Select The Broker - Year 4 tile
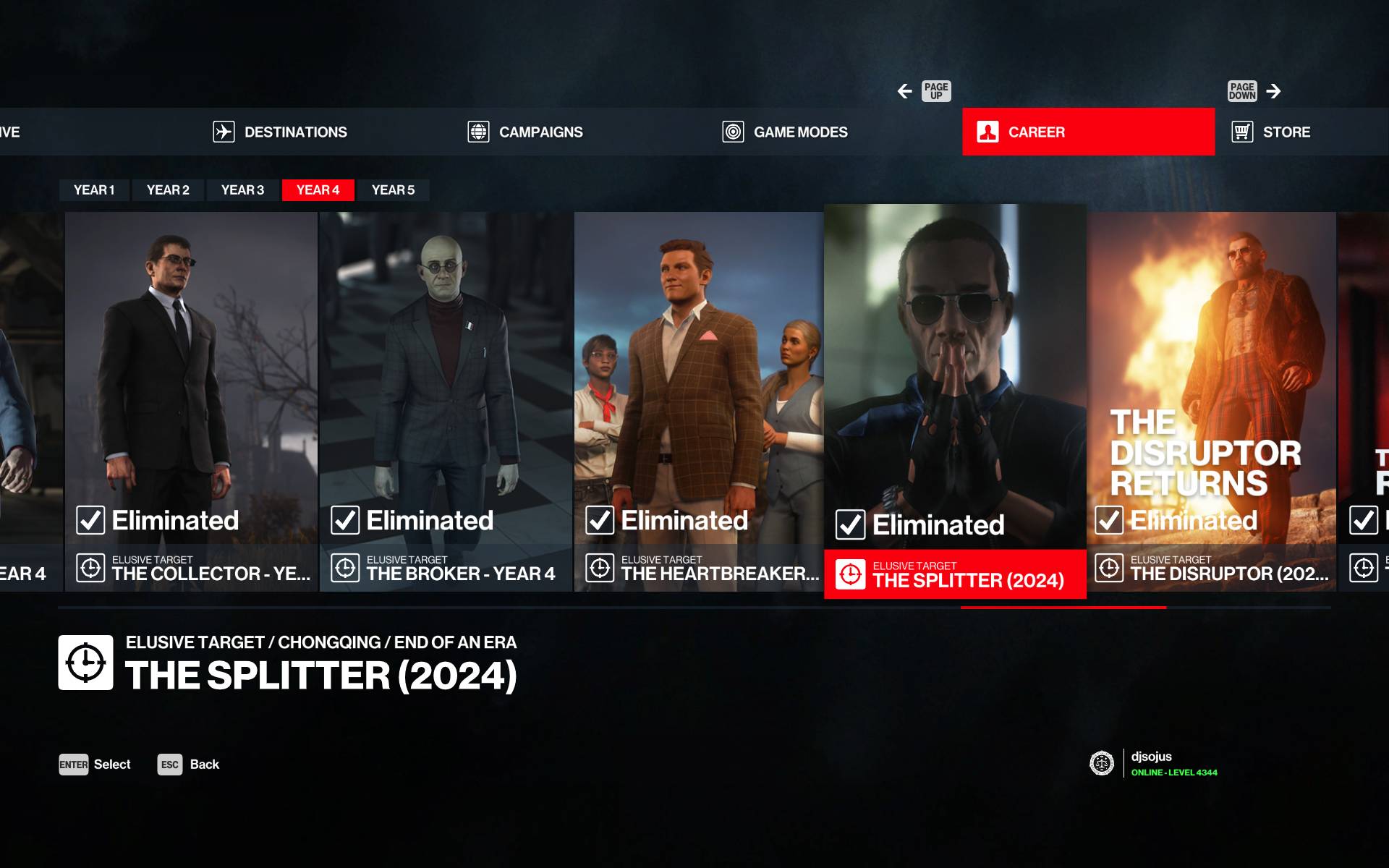The width and height of the screenshot is (1389, 868). tap(446, 401)
